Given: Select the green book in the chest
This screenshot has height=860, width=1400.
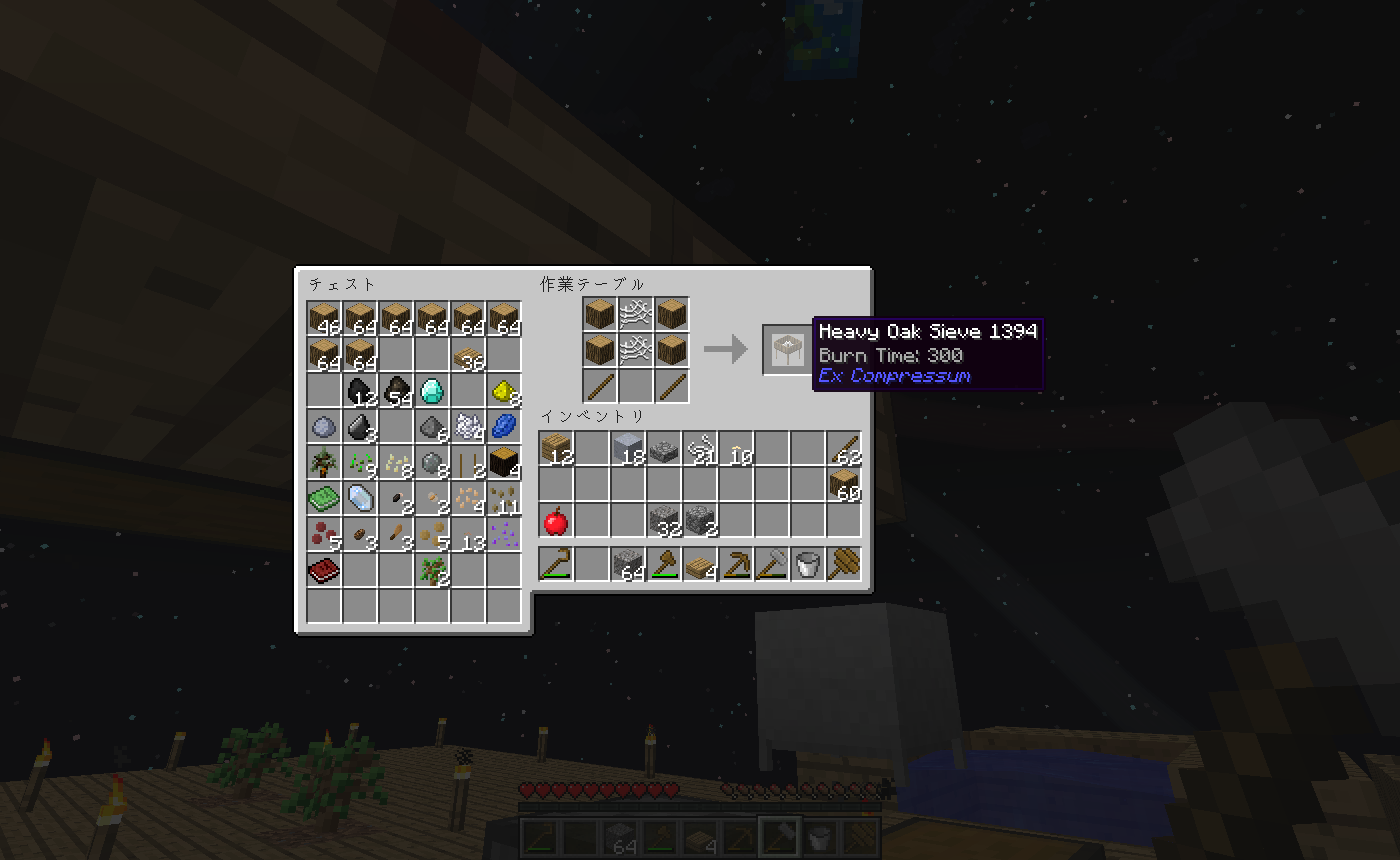Looking at the screenshot, I should 324,499.
